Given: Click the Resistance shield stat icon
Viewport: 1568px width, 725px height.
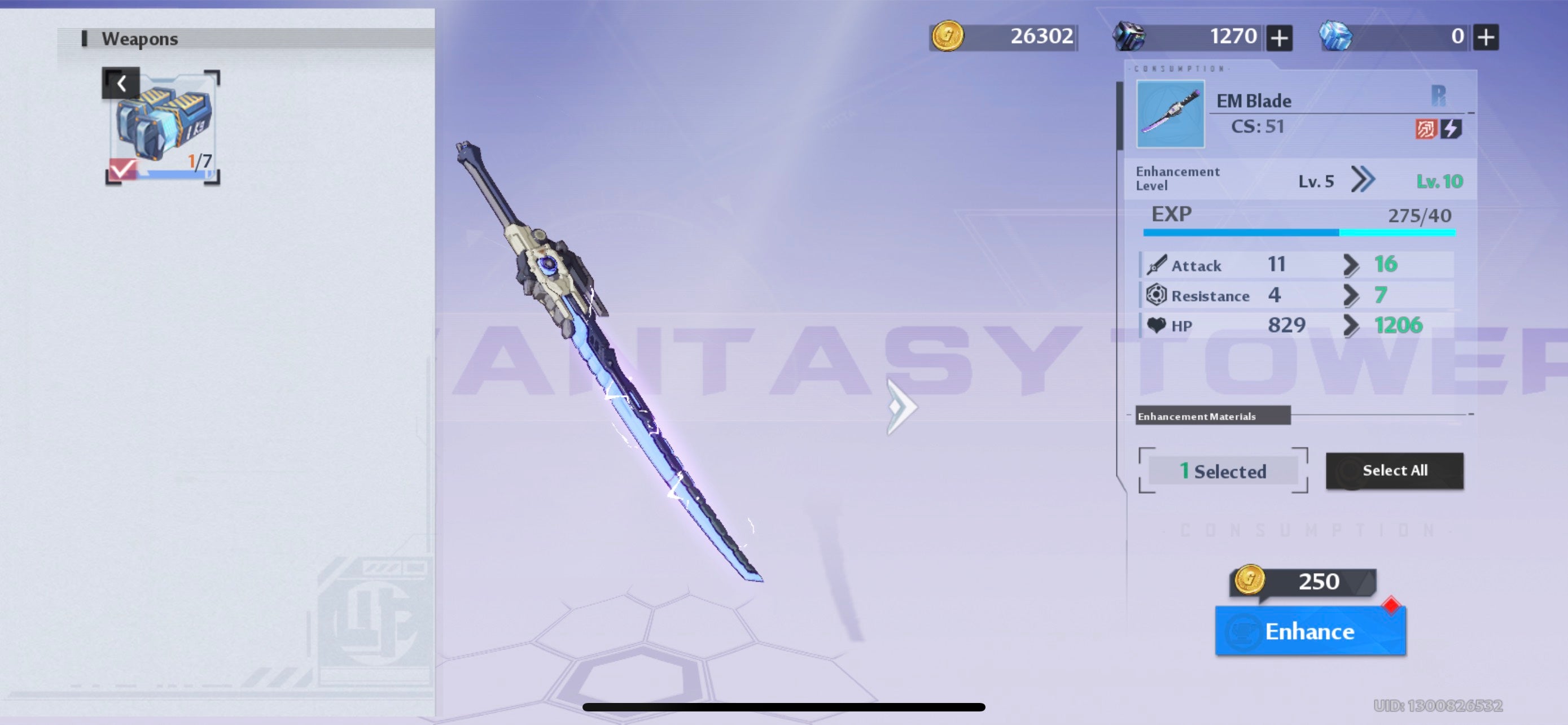Looking at the screenshot, I should tap(1156, 295).
